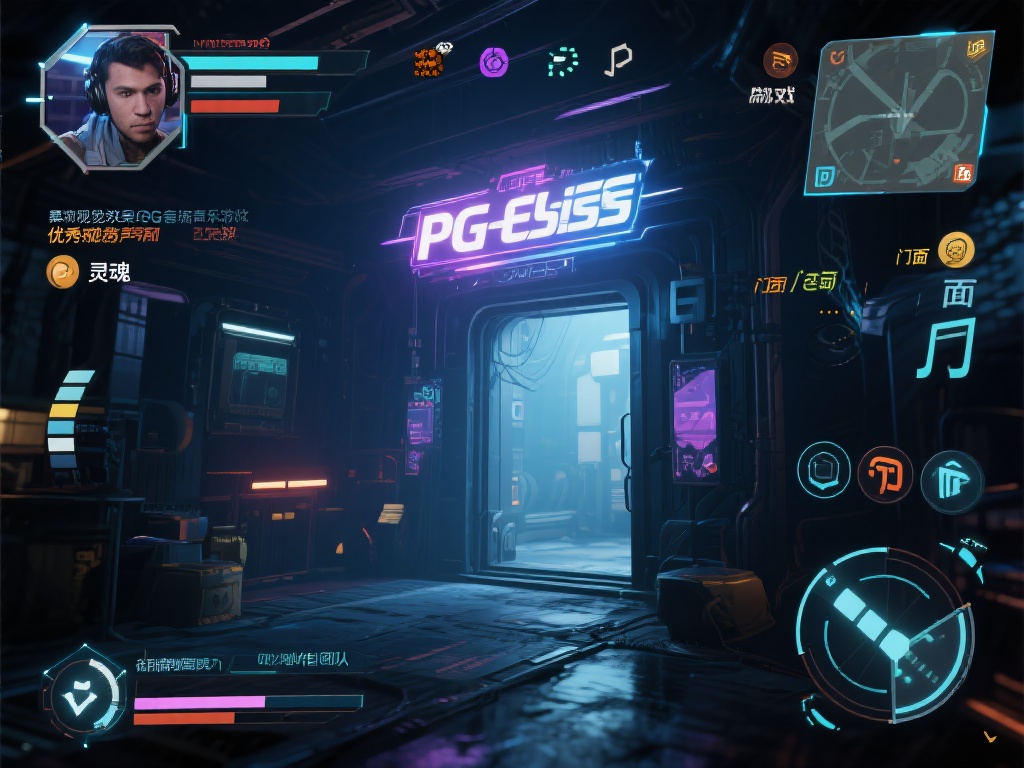
Task: Select the orange pixelated block icon
Action: (x=429, y=62)
